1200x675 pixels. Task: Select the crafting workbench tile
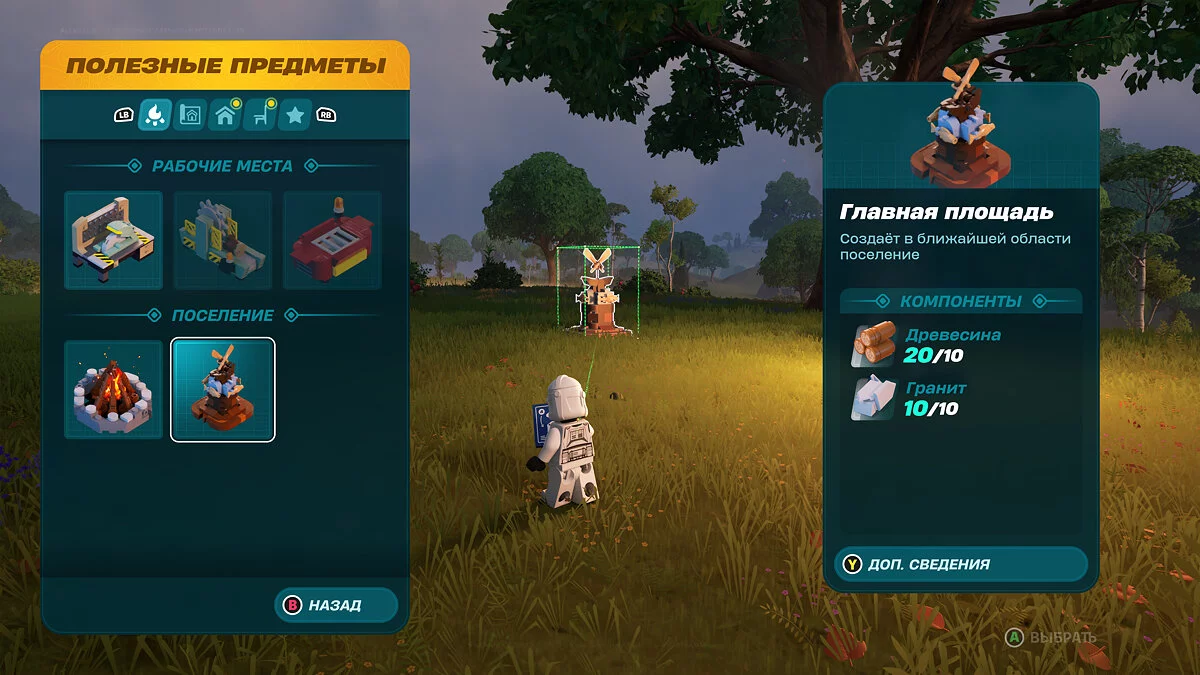coord(113,240)
